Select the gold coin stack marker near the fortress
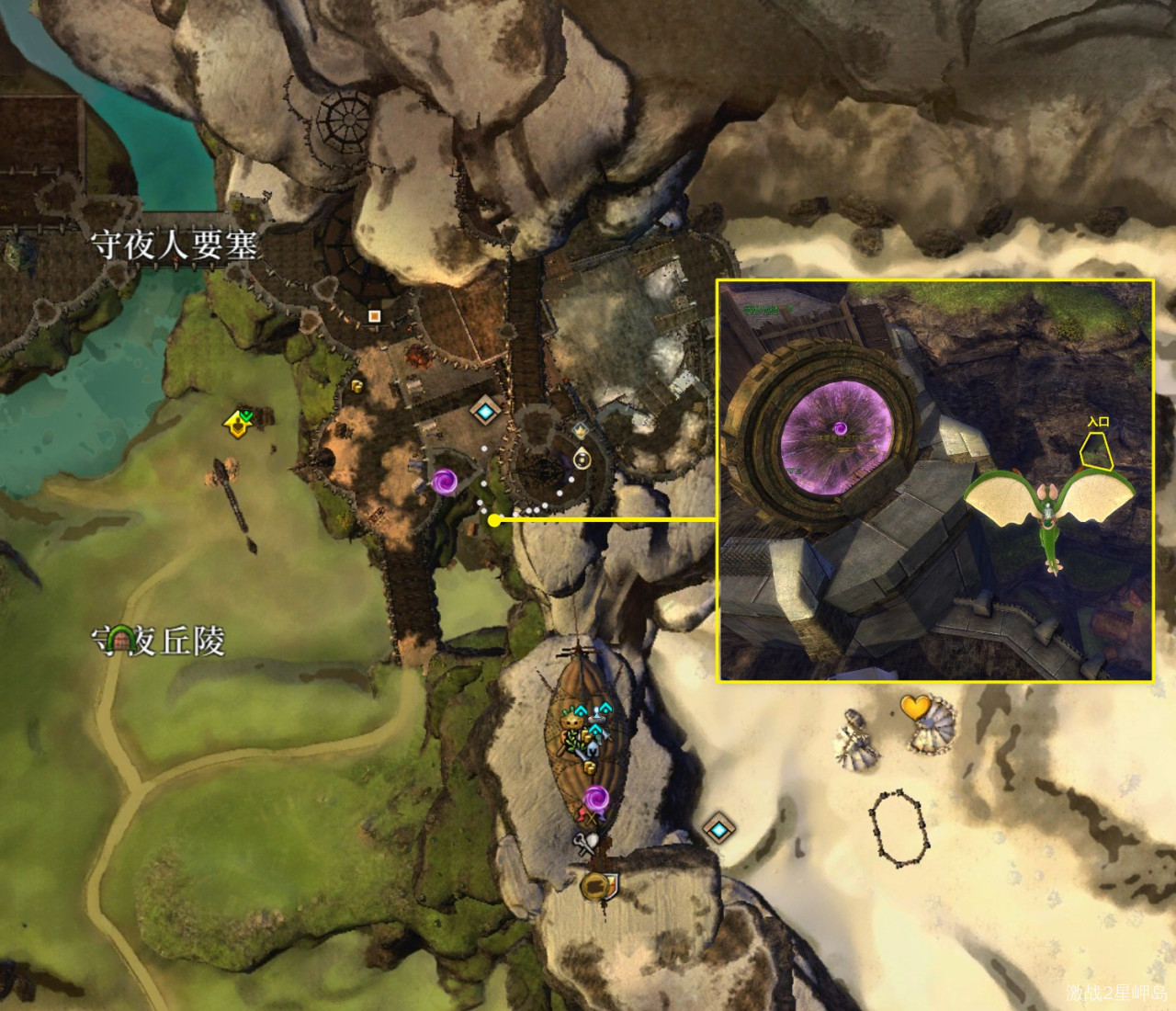The height and width of the screenshot is (1011, 1176). [356, 386]
